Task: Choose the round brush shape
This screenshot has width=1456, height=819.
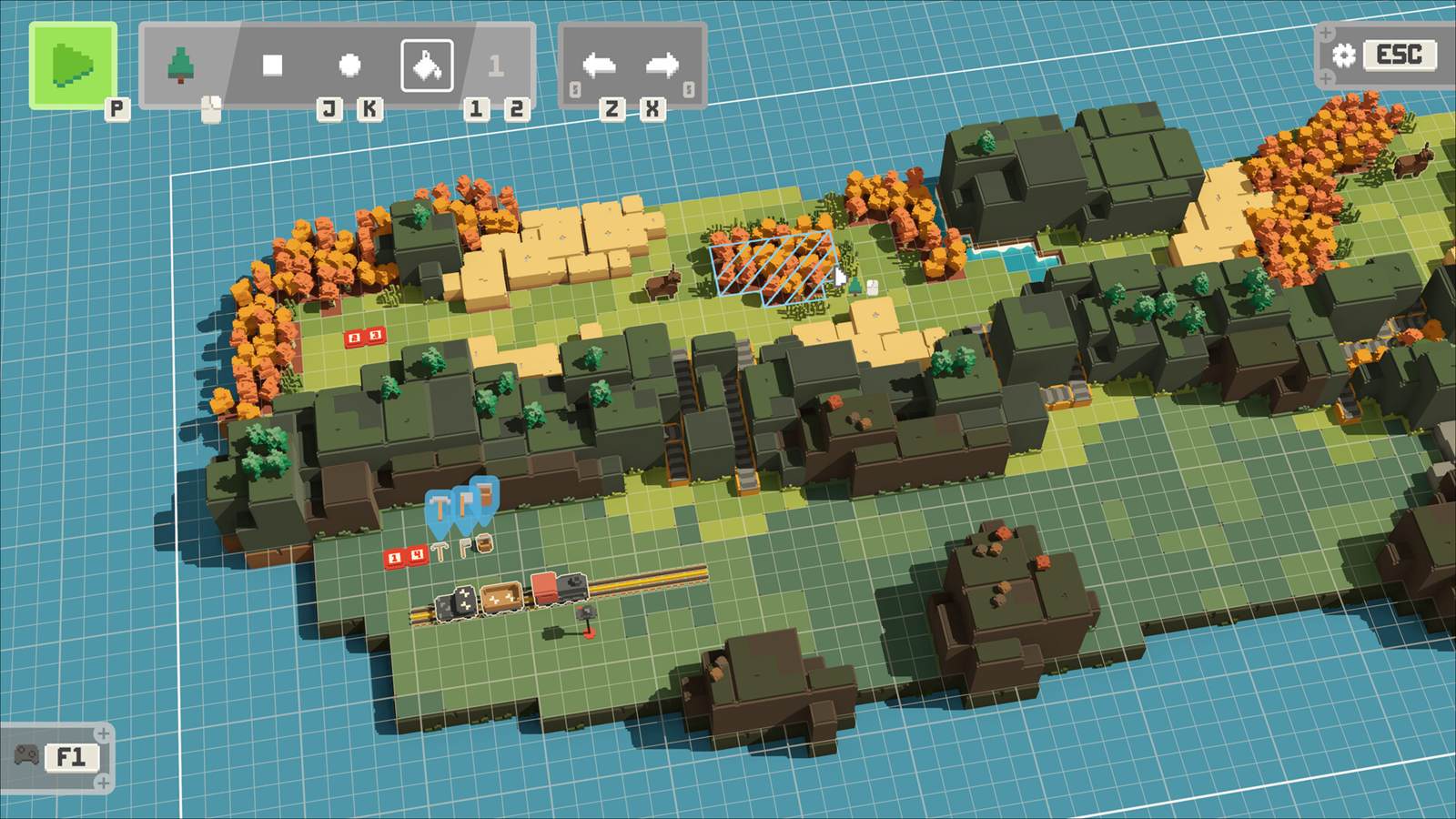Action: pyautogui.click(x=349, y=66)
